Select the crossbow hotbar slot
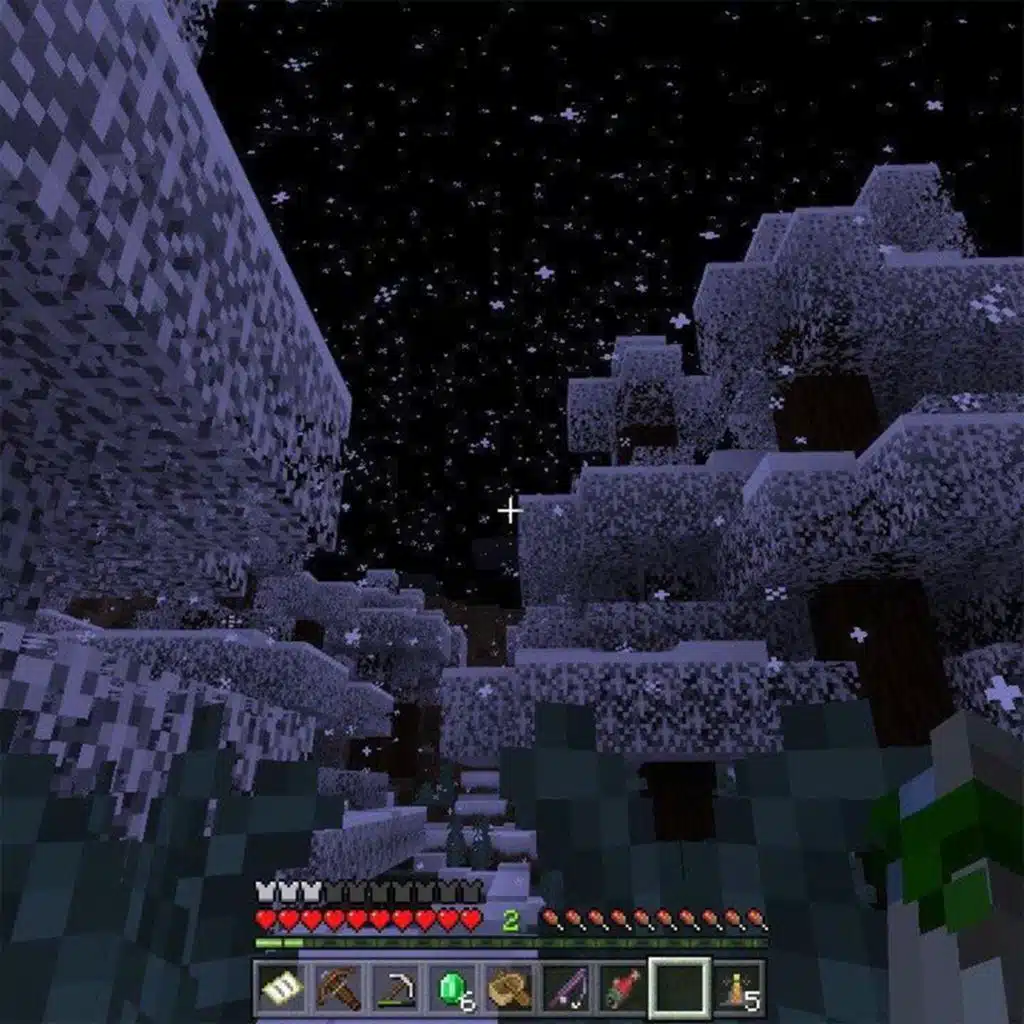Viewport: 1024px width, 1024px height. pyautogui.click(x=338, y=988)
